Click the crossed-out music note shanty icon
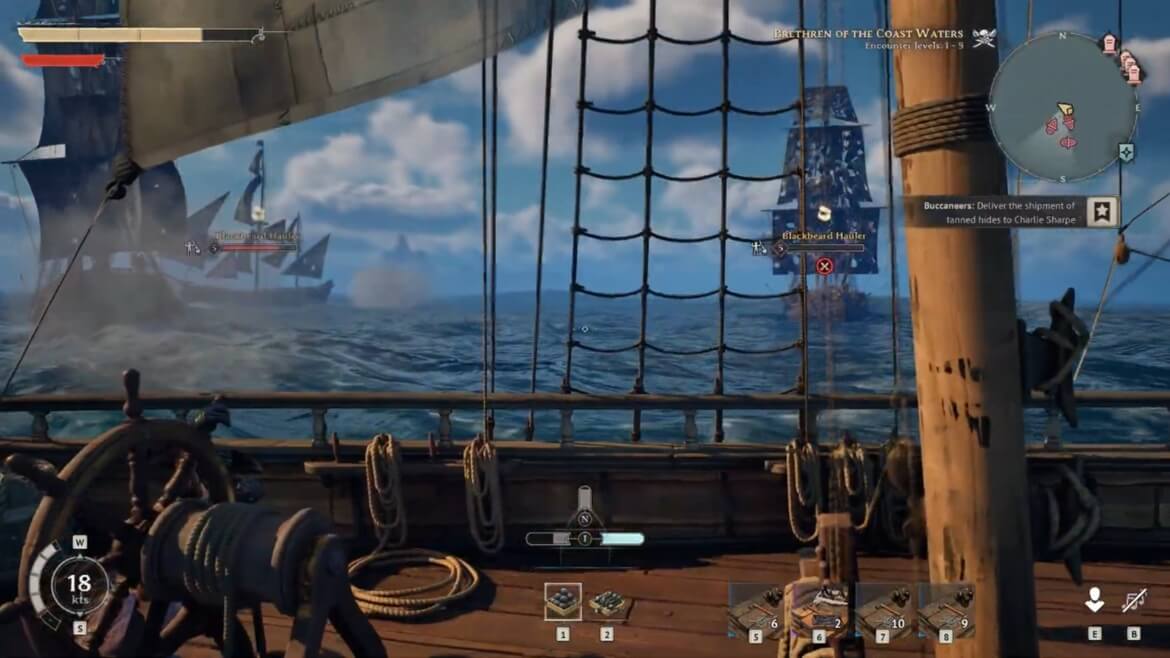Screen dimensions: 1170x658 (1134, 601)
